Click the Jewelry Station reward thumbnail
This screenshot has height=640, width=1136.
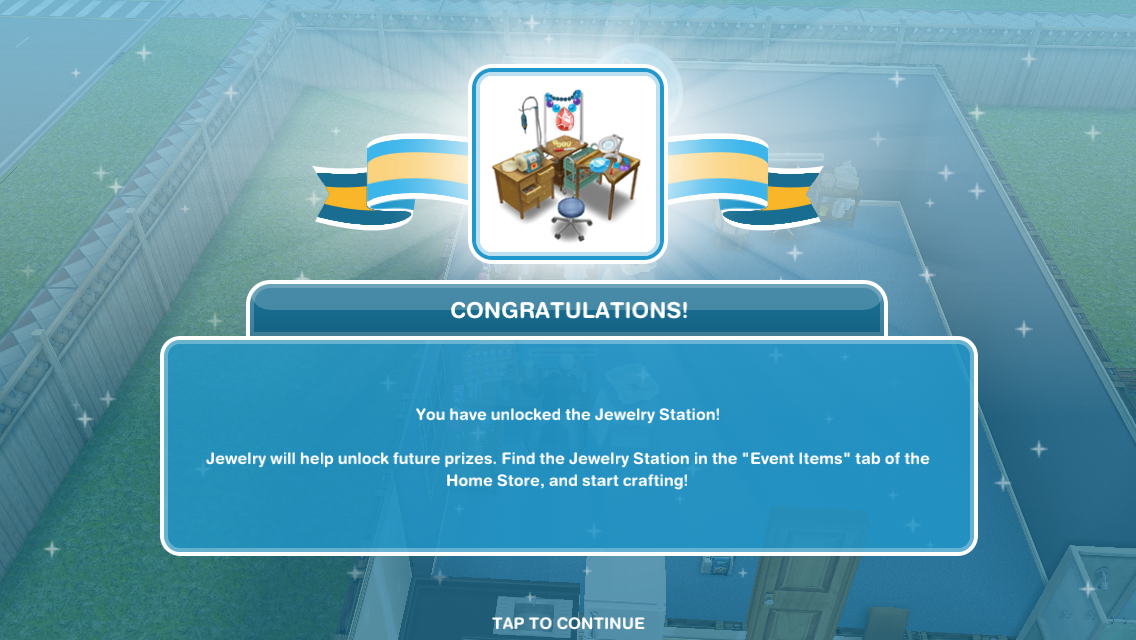[568, 164]
